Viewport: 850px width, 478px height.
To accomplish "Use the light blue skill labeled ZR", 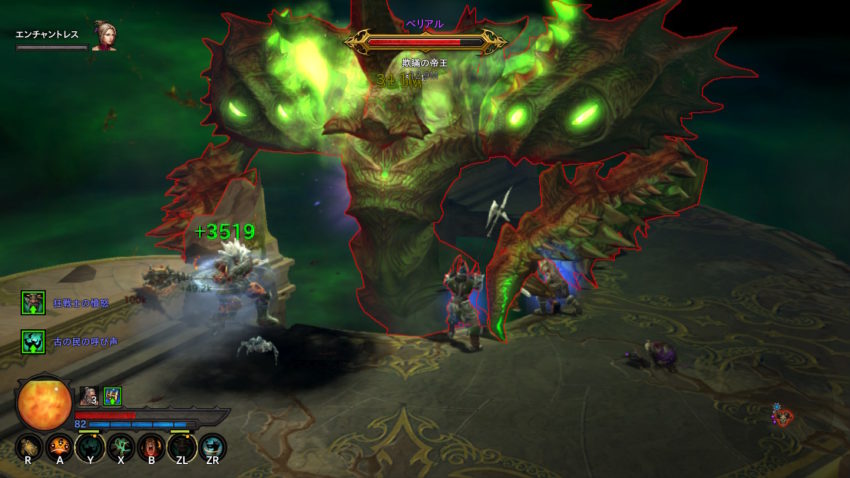I will click(x=212, y=446).
